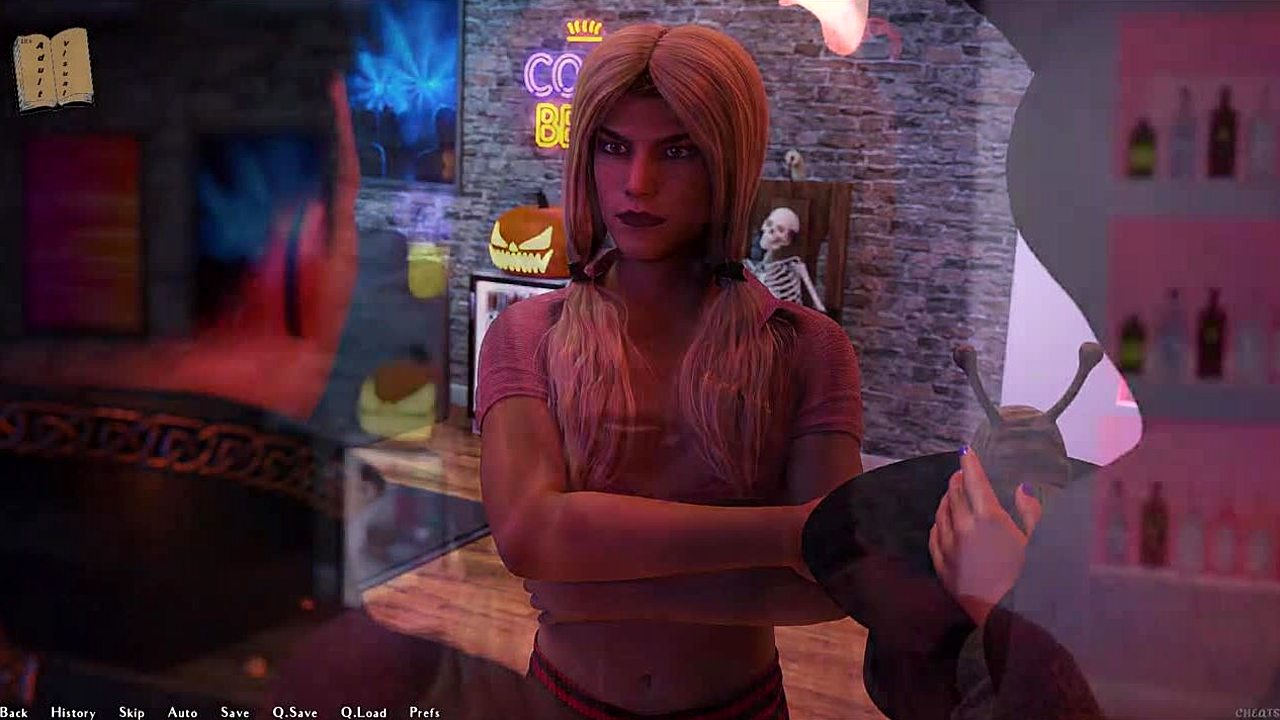
Task: Open the dialogue History
Action: tap(73, 712)
